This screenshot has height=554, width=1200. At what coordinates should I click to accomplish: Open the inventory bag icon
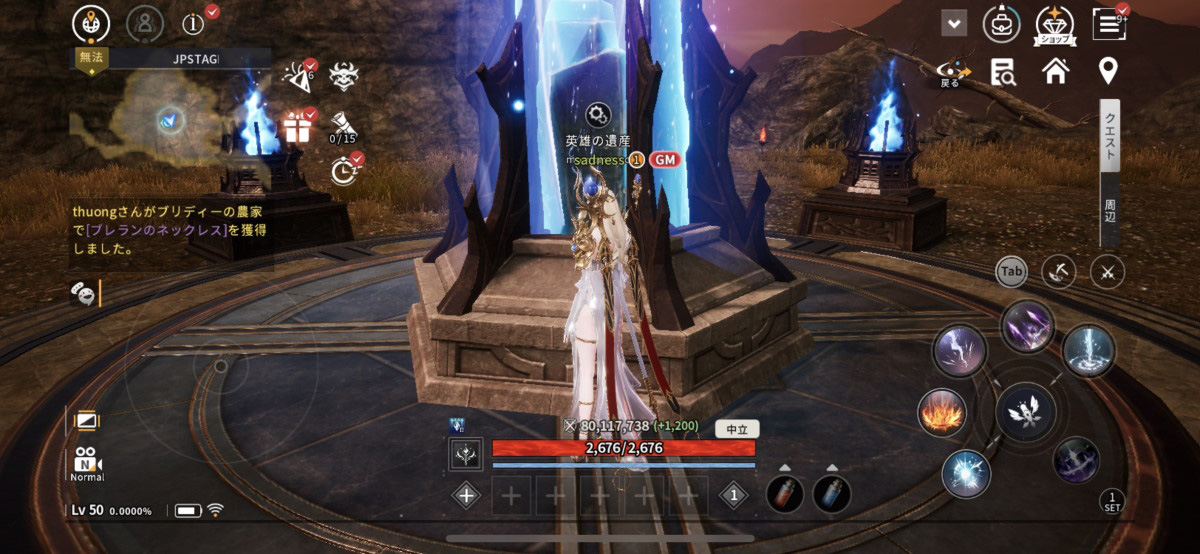[1001, 23]
